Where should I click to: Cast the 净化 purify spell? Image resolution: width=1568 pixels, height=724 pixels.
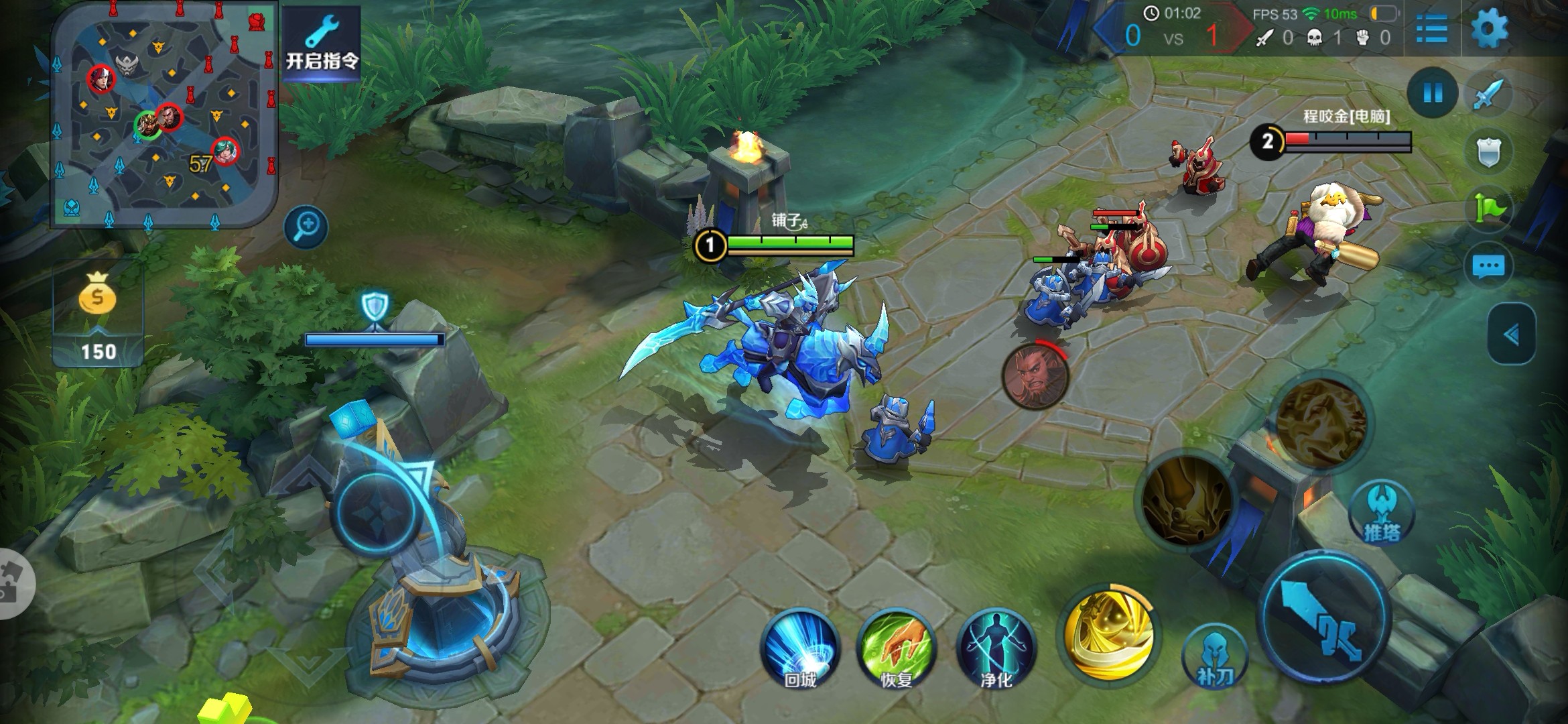coord(996,649)
